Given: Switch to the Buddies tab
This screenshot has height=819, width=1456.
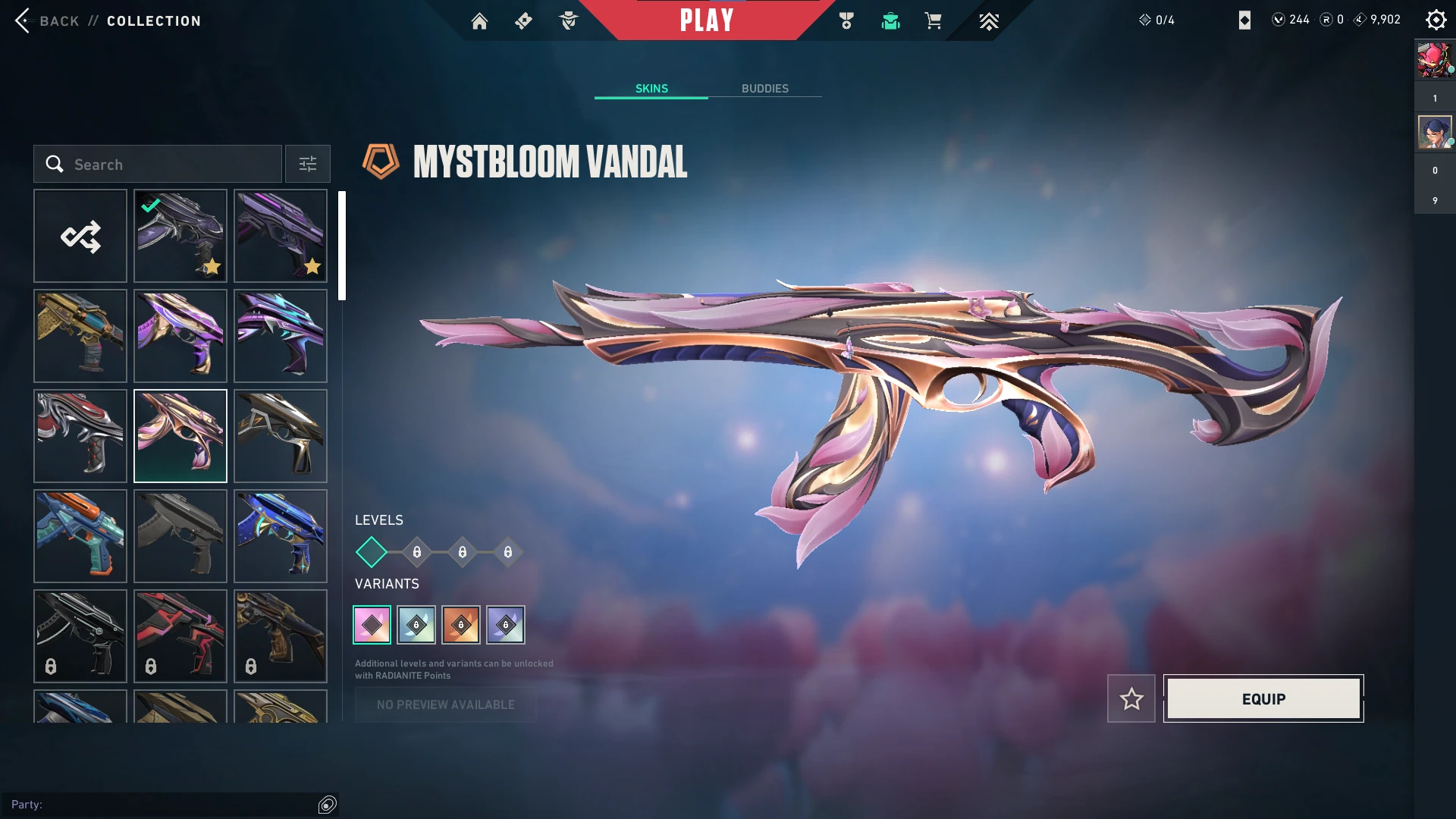Looking at the screenshot, I should (x=764, y=89).
